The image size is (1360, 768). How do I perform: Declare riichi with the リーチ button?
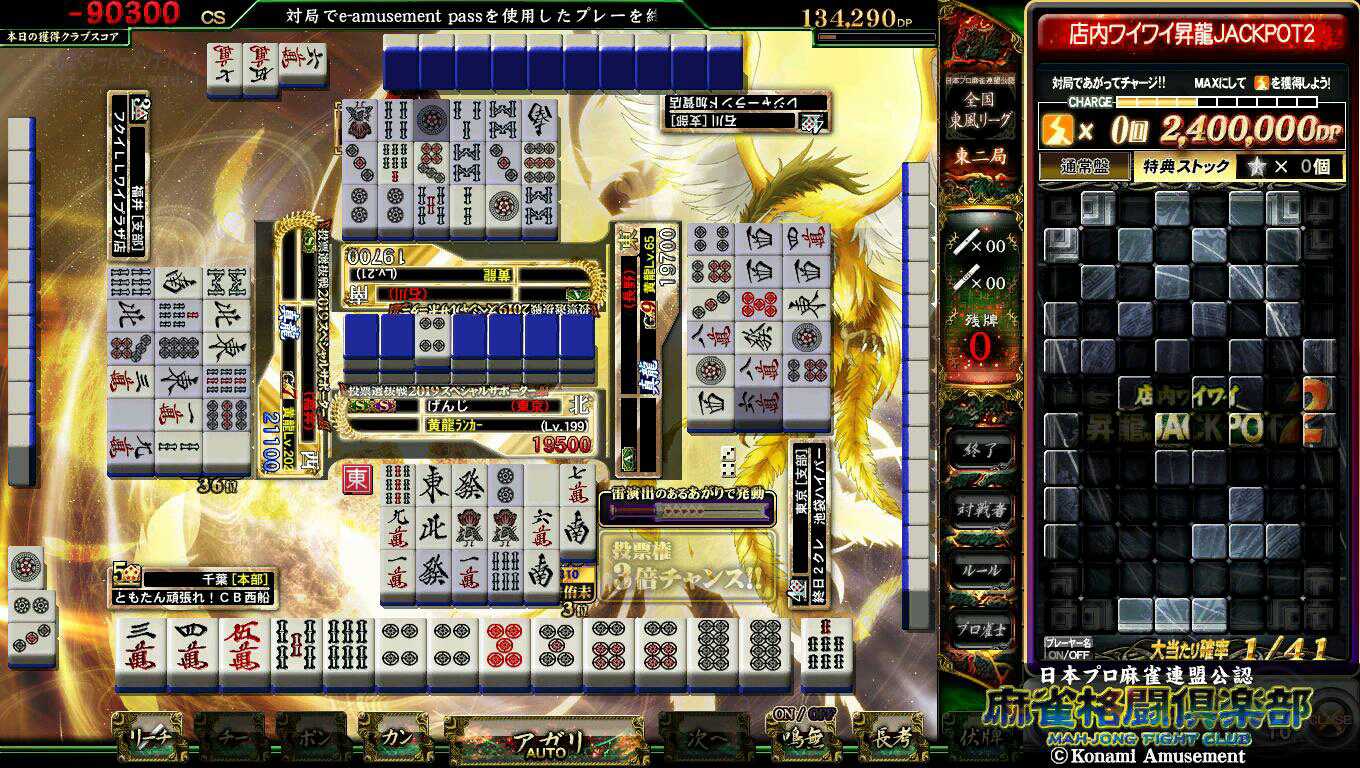coord(147,738)
